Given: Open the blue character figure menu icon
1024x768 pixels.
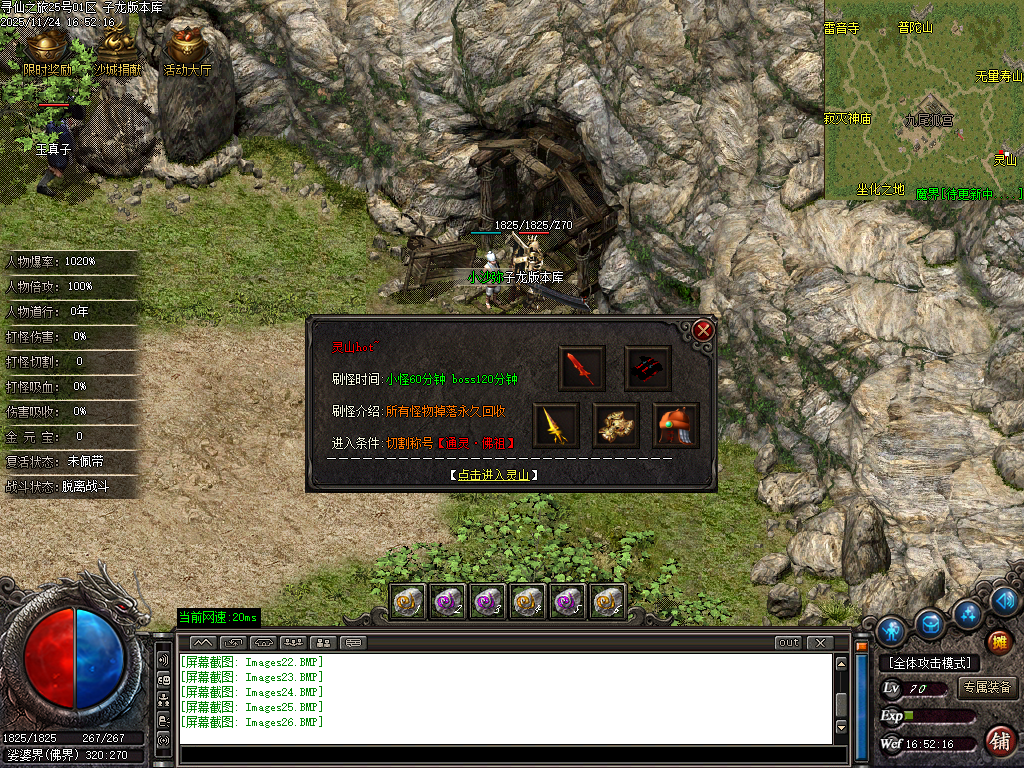Looking at the screenshot, I should tap(891, 630).
